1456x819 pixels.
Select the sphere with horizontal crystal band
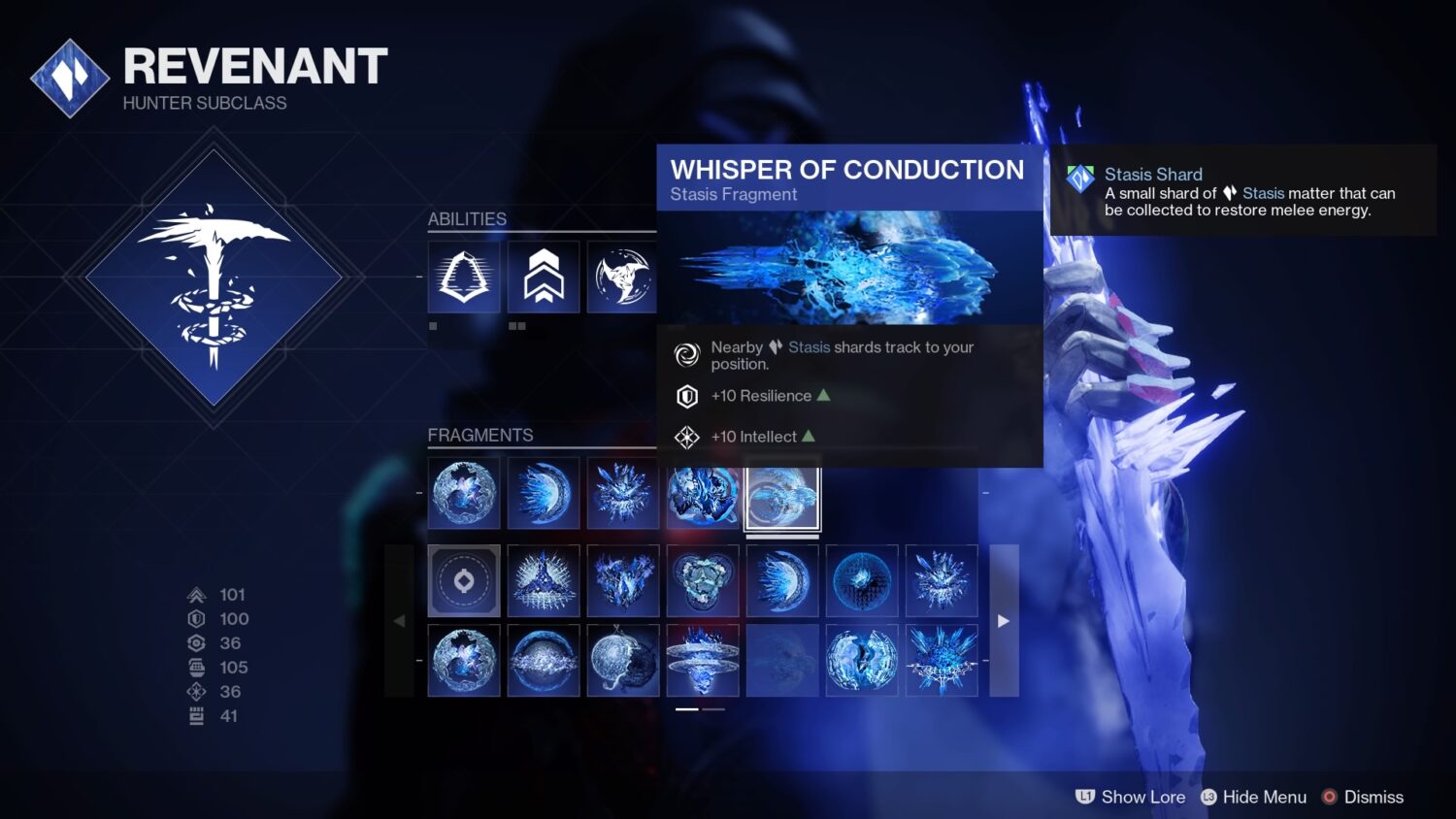[x=544, y=661]
